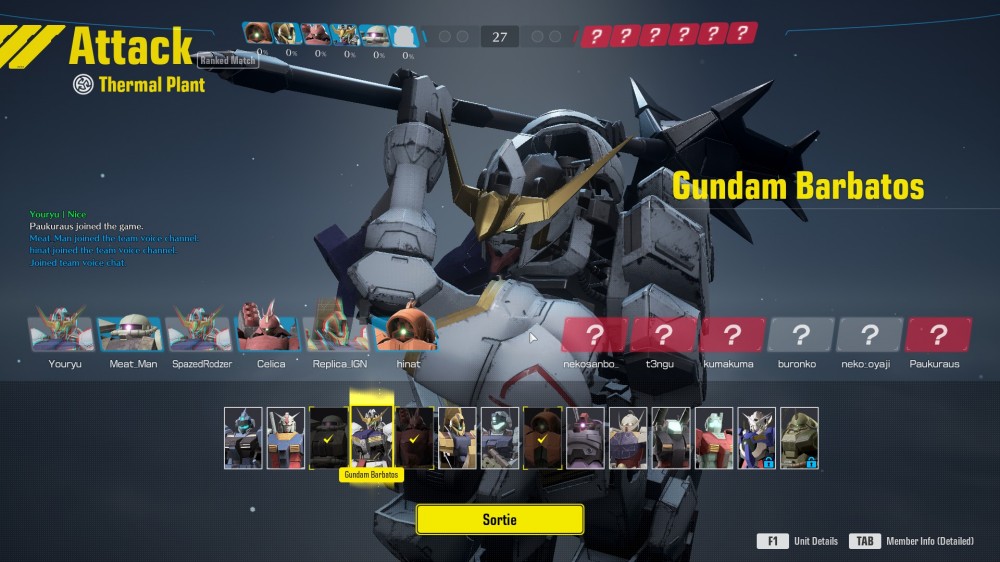Select Replica_IGN's teammate card

point(337,334)
